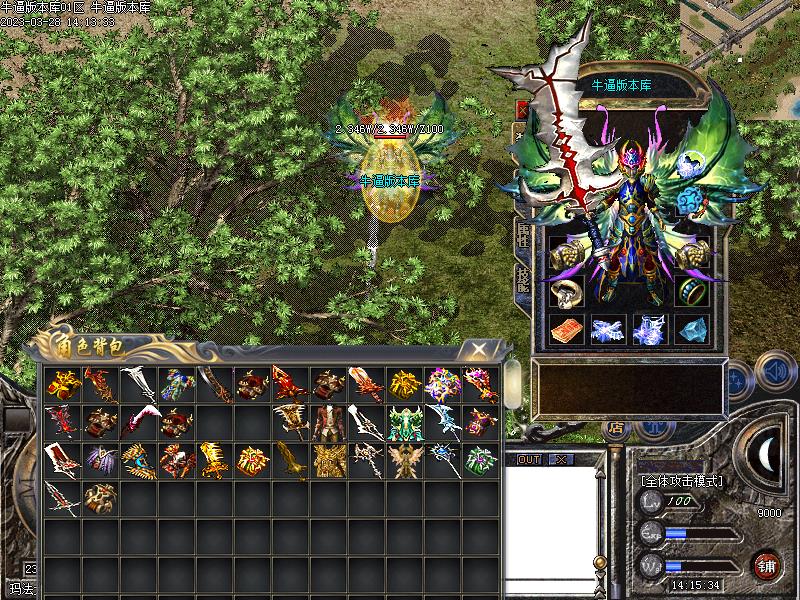Select the blue ice crystal equipment slot
Image resolution: width=800 pixels, height=600 pixels.
coord(692,329)
